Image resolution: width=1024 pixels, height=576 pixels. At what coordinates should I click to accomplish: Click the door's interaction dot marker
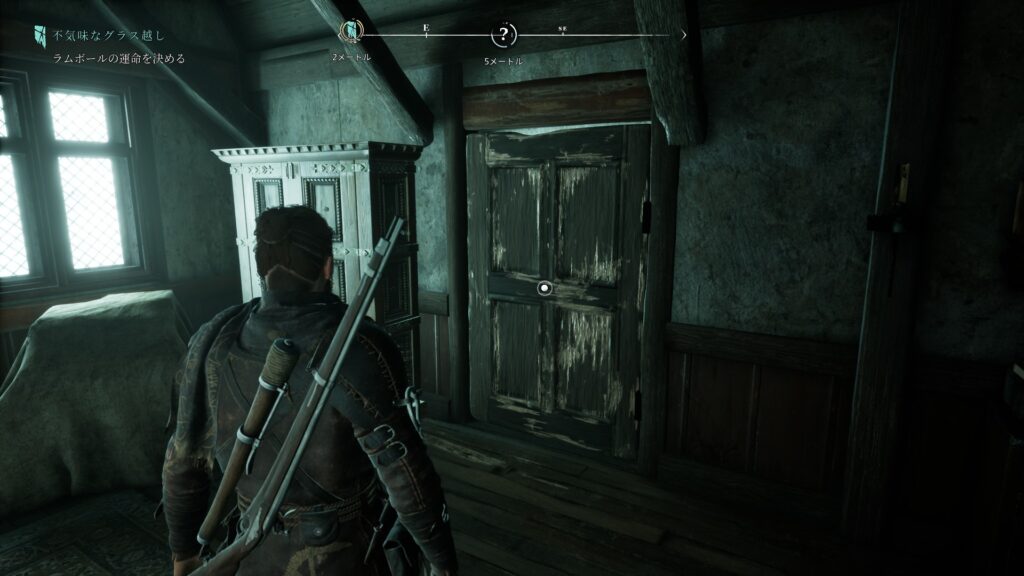(x=544, y=288)
